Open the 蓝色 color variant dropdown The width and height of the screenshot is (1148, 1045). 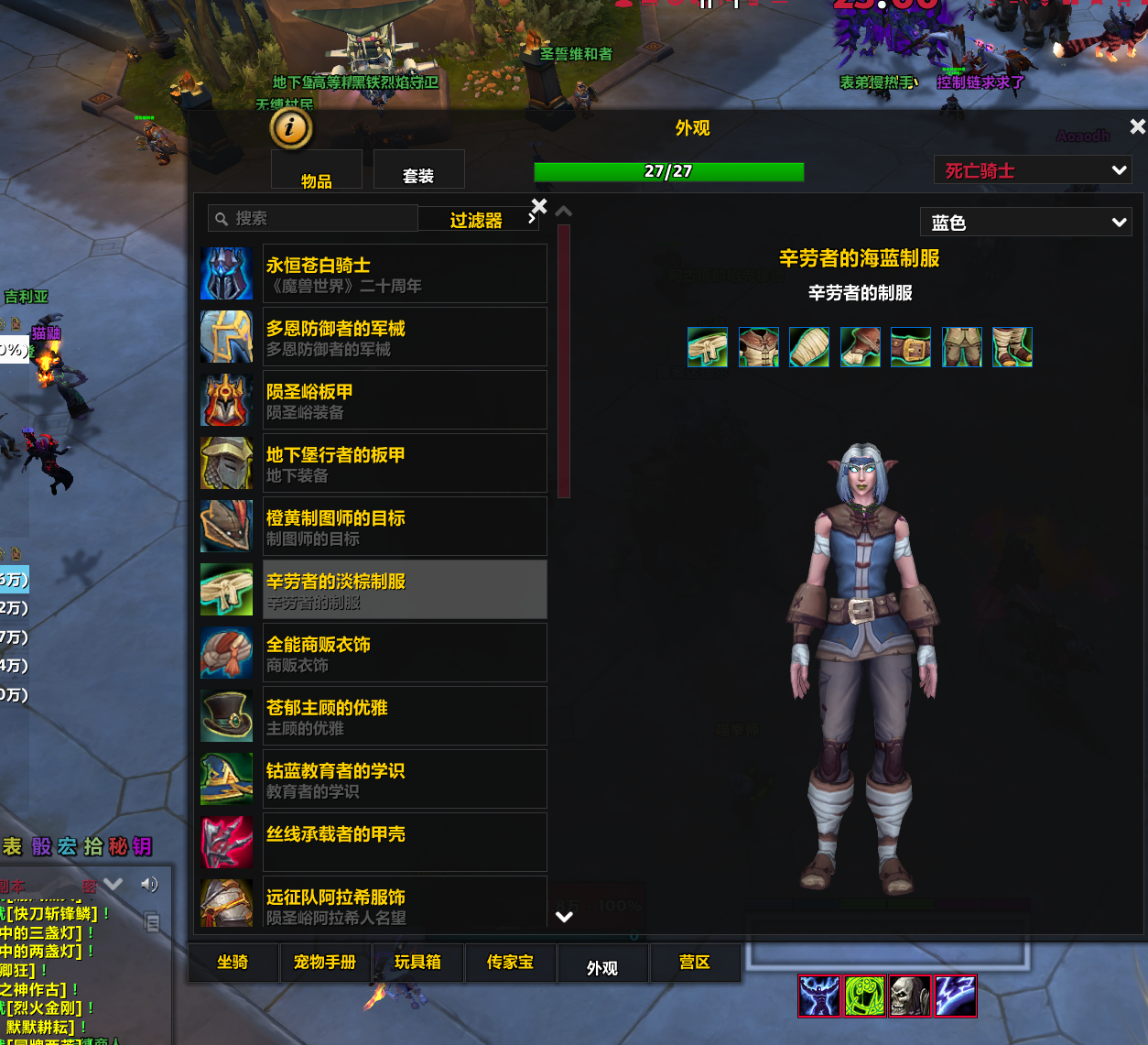pos(1025,223)
